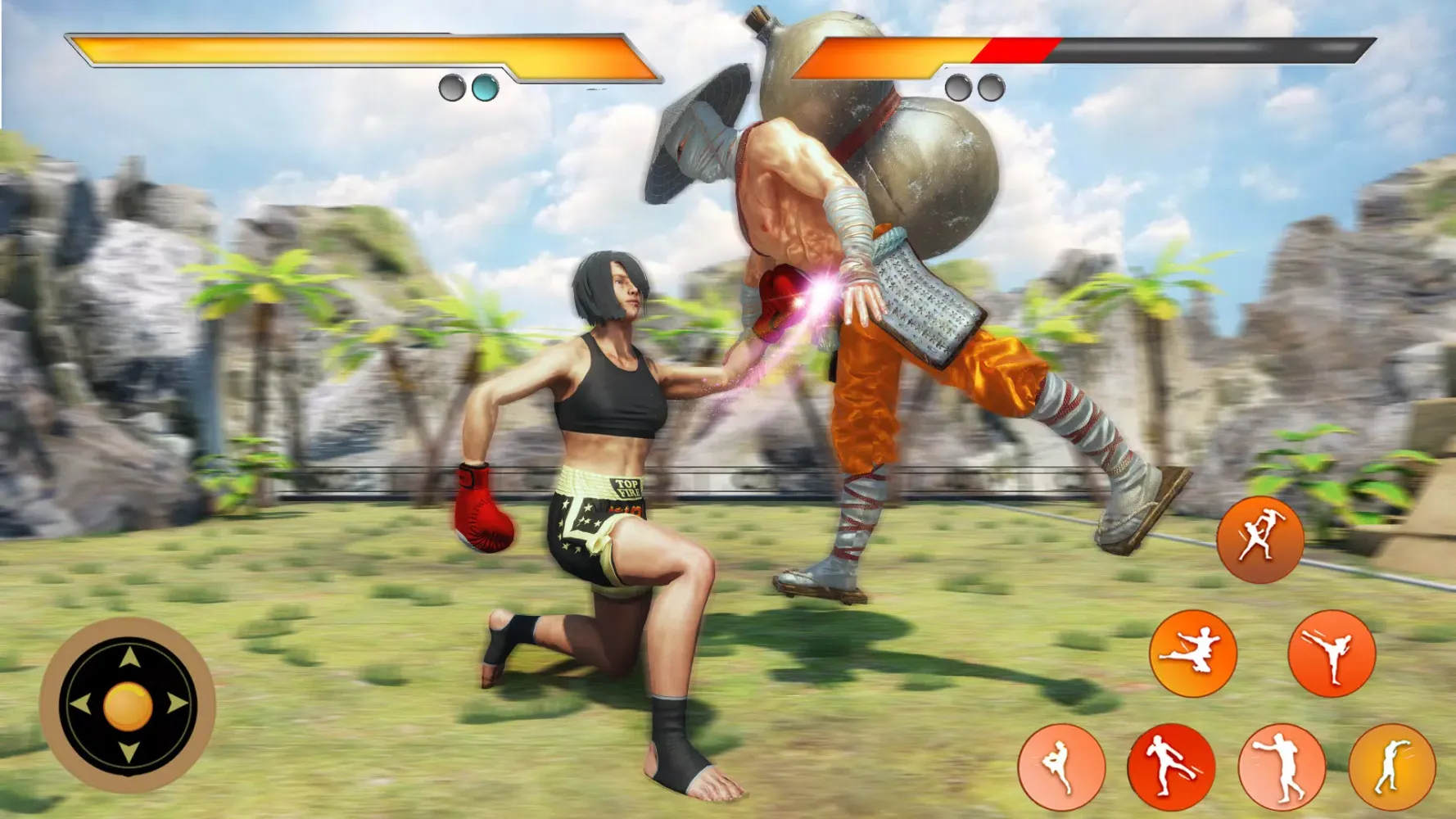This screenshot has height=819, width=1456.
Task: Select the cyan round-win indicator dot
Action: (x=483, y=86)
